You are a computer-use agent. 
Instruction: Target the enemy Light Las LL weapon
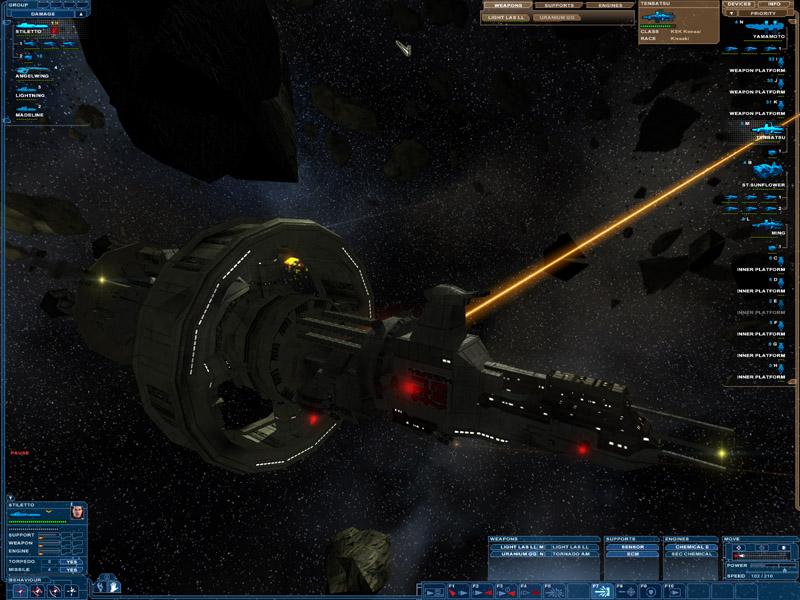tap(507, 17)
